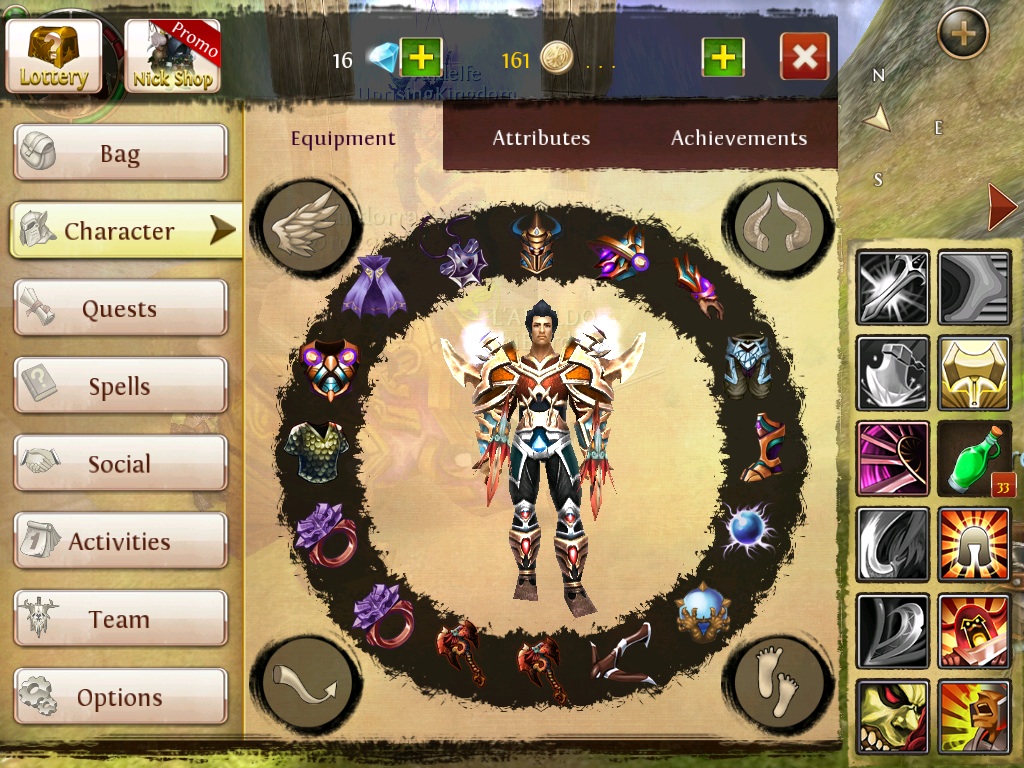
Task: Show the Activities menu
Action: [120, 541]
